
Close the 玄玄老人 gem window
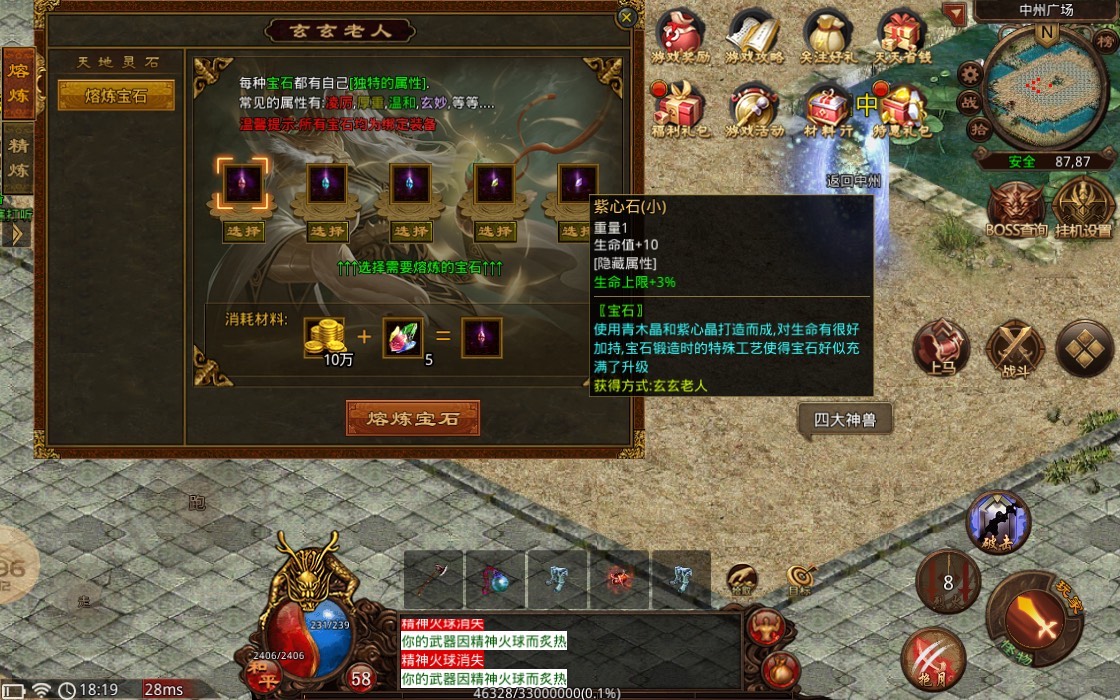pyautogui.click(x=627, y=17)
